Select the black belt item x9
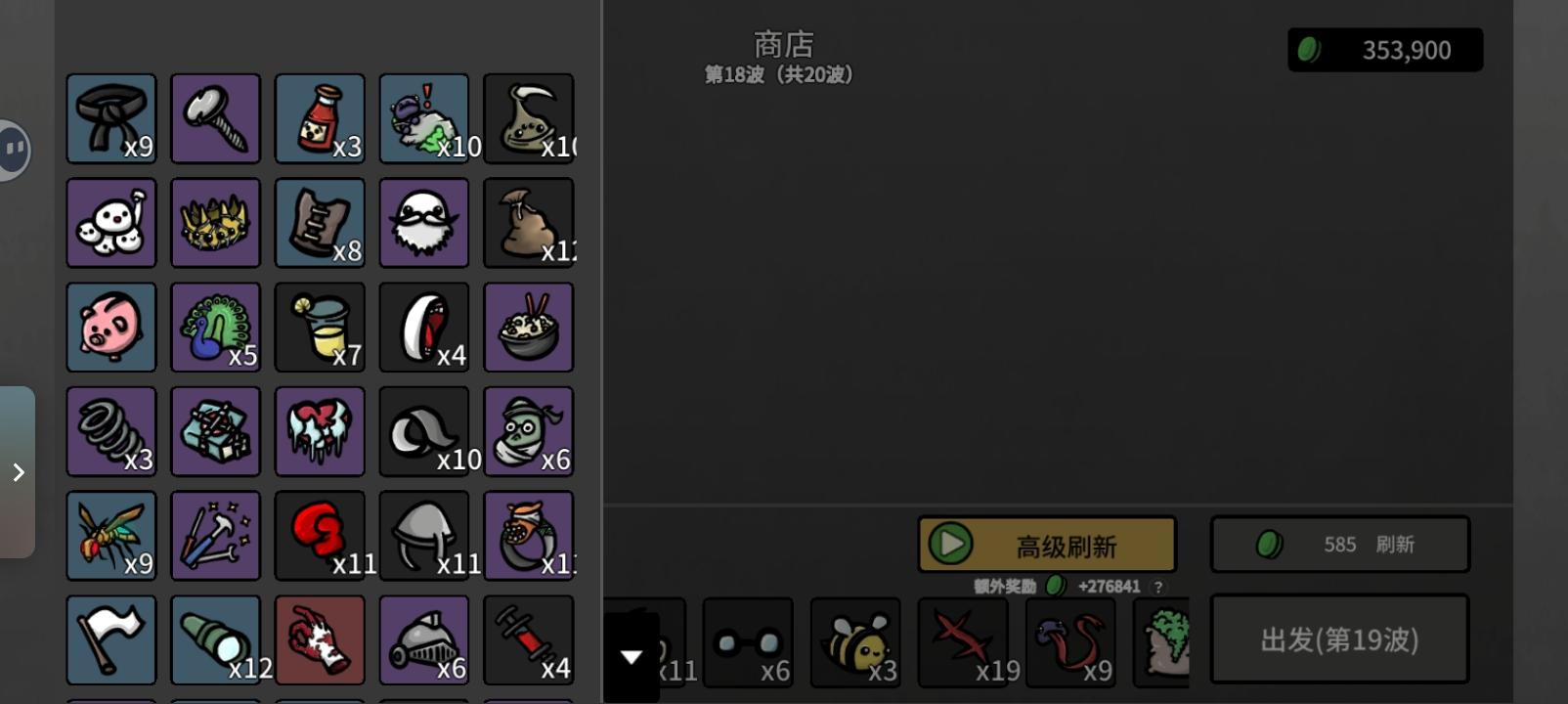The height and width of the screenshot is (704, 1568). (x=110, y=118)
